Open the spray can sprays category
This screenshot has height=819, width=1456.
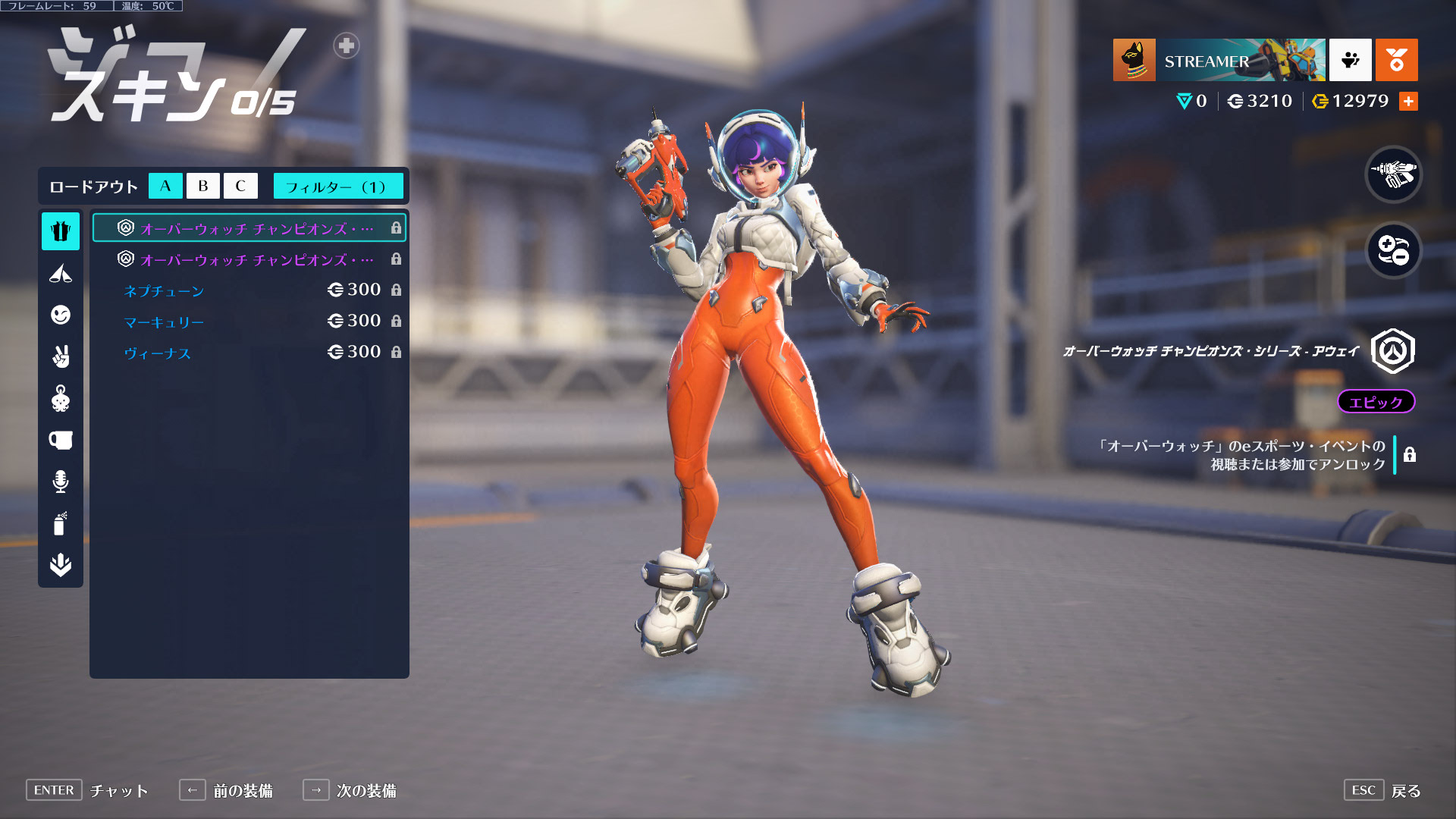tap(61, 522)
